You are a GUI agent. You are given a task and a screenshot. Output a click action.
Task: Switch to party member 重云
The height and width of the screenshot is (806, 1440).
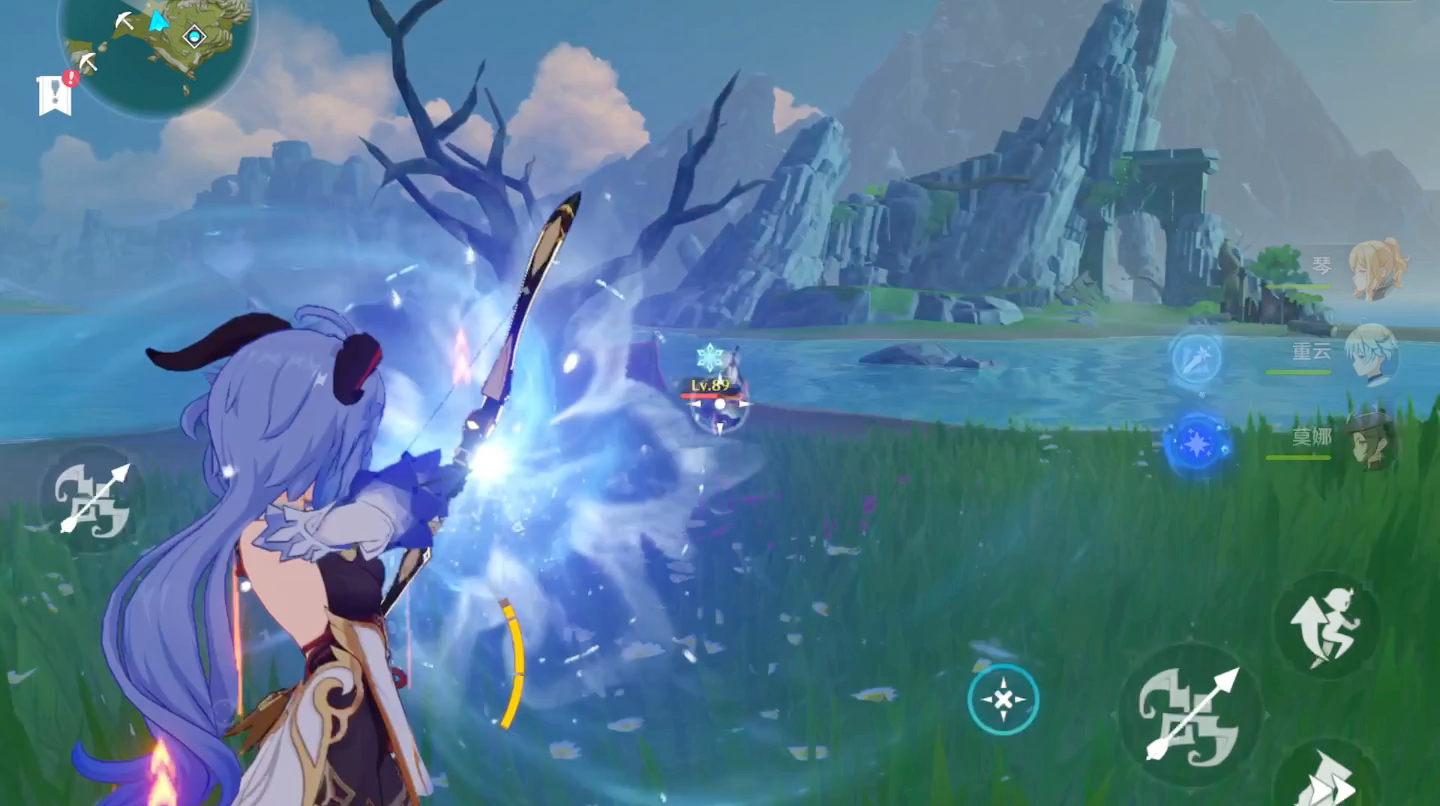[1371, 354]
